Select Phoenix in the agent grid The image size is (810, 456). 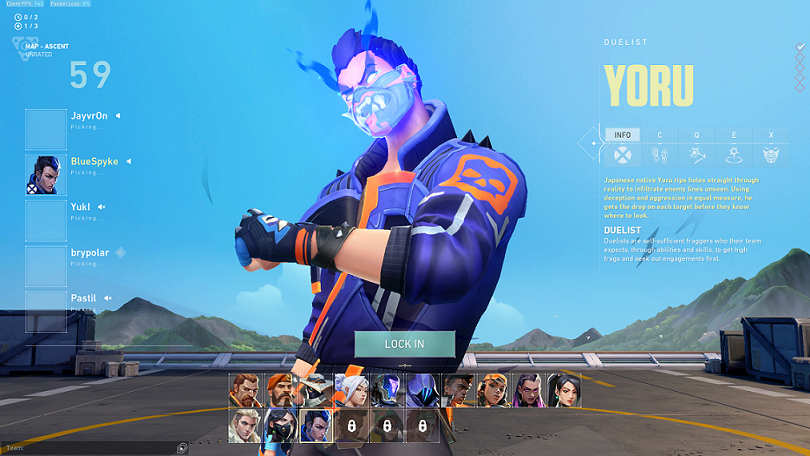(457, 390)
